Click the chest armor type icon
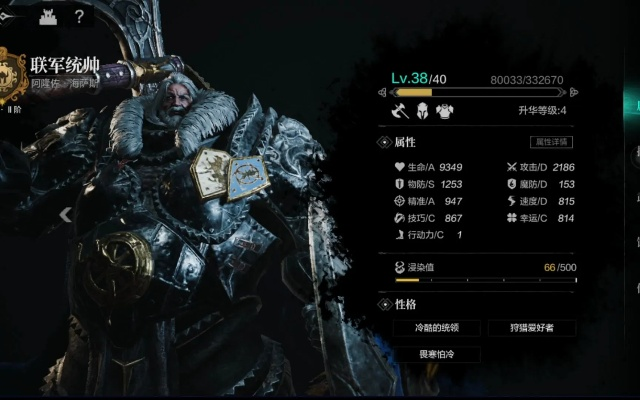Image resolution: width=640 pixels, height=400 pixels. [x=444, y=110]
